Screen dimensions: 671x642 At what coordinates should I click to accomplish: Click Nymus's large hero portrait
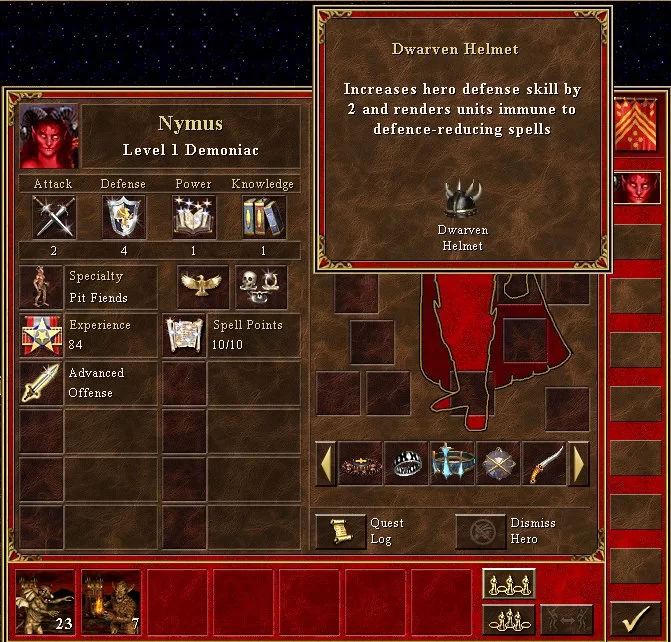click(50, 137)
